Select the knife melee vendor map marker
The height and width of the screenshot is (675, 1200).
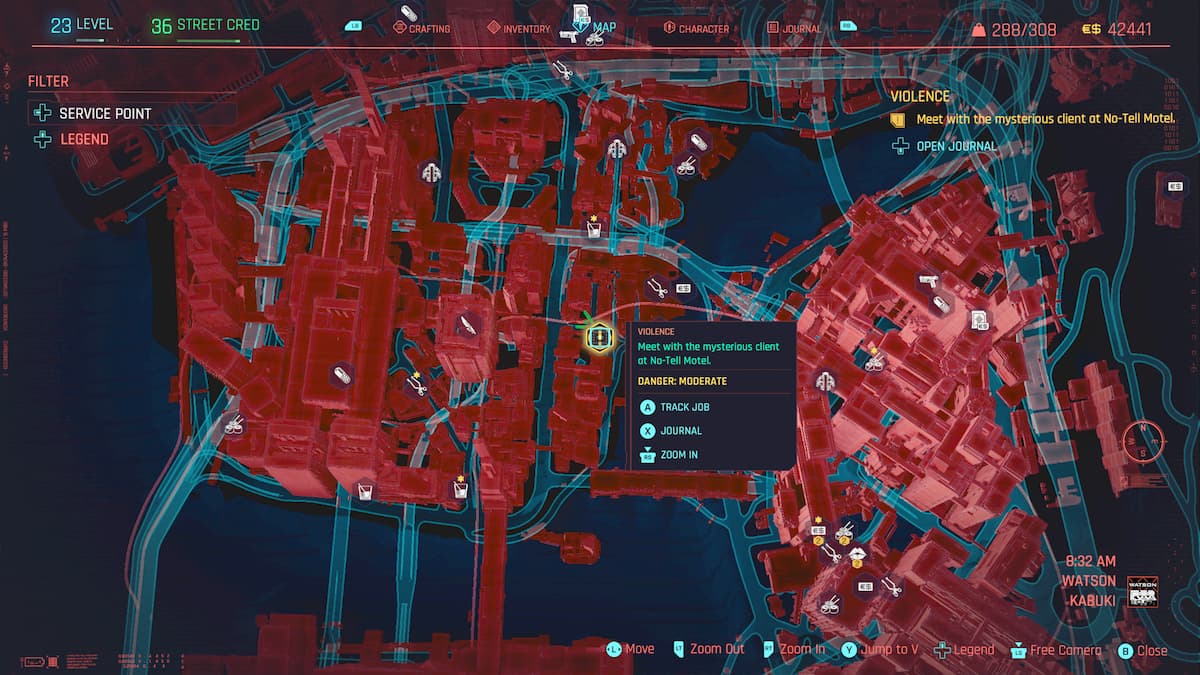467,325
